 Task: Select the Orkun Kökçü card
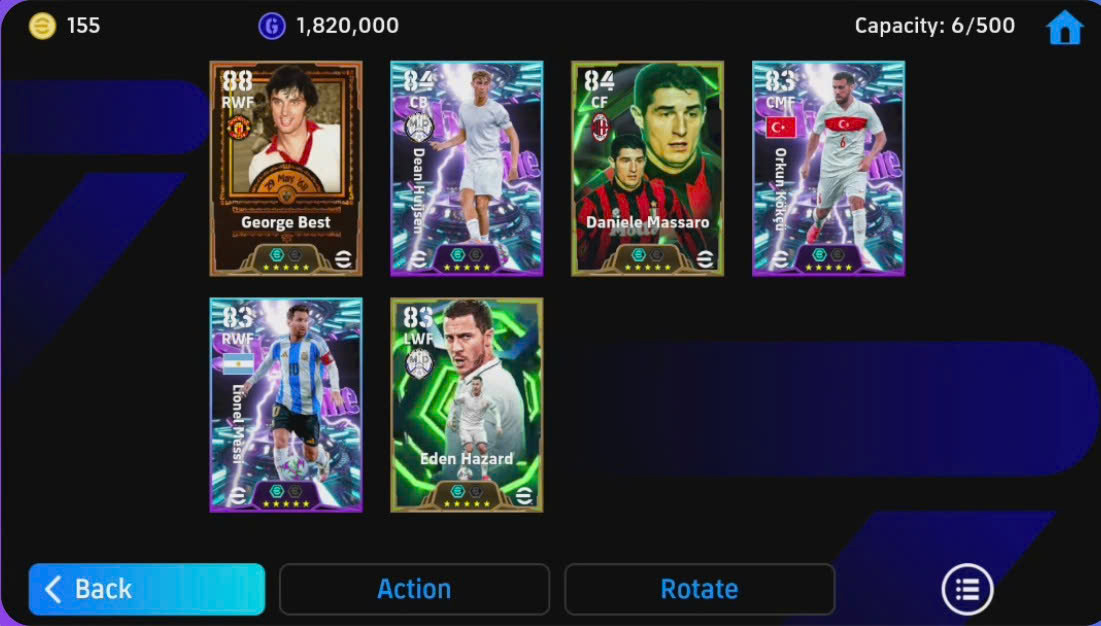(x=829, y=168)
